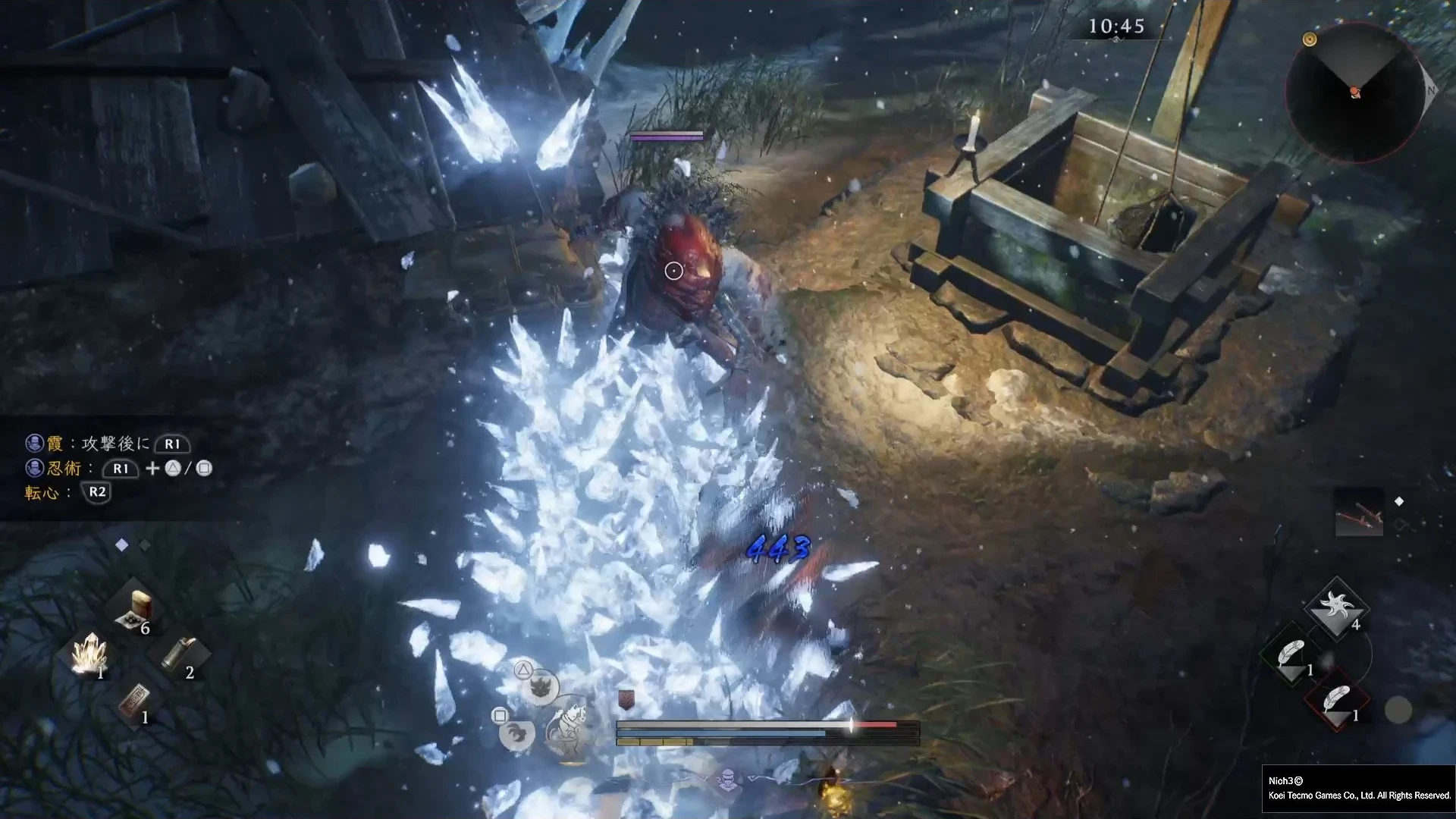Select the red-bordered feather ninjutsu slot

coord(1336,698)
